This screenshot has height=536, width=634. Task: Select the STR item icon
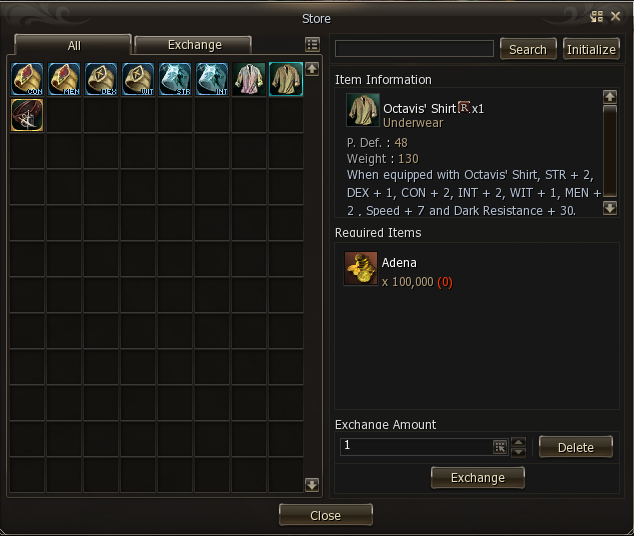[175, 78]
